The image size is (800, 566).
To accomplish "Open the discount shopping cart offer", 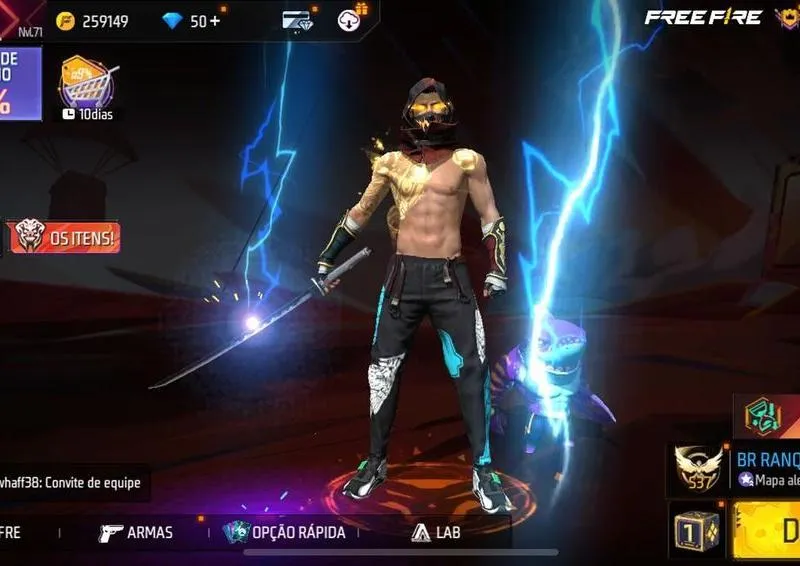I will pyautogui.click(x=86, y=85).
